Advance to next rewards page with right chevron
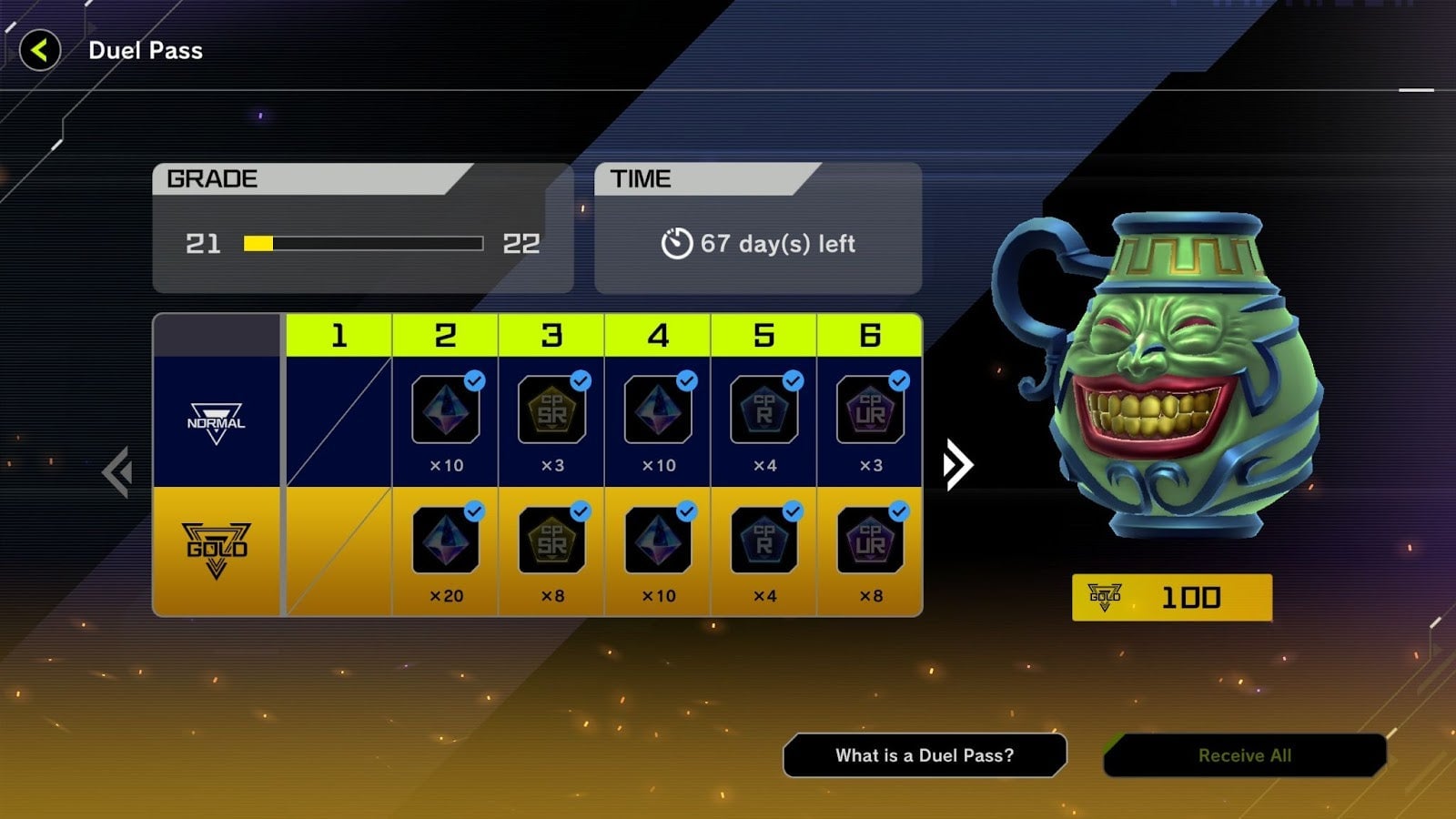The image size is (1456, 819). [x=955, y=464]
